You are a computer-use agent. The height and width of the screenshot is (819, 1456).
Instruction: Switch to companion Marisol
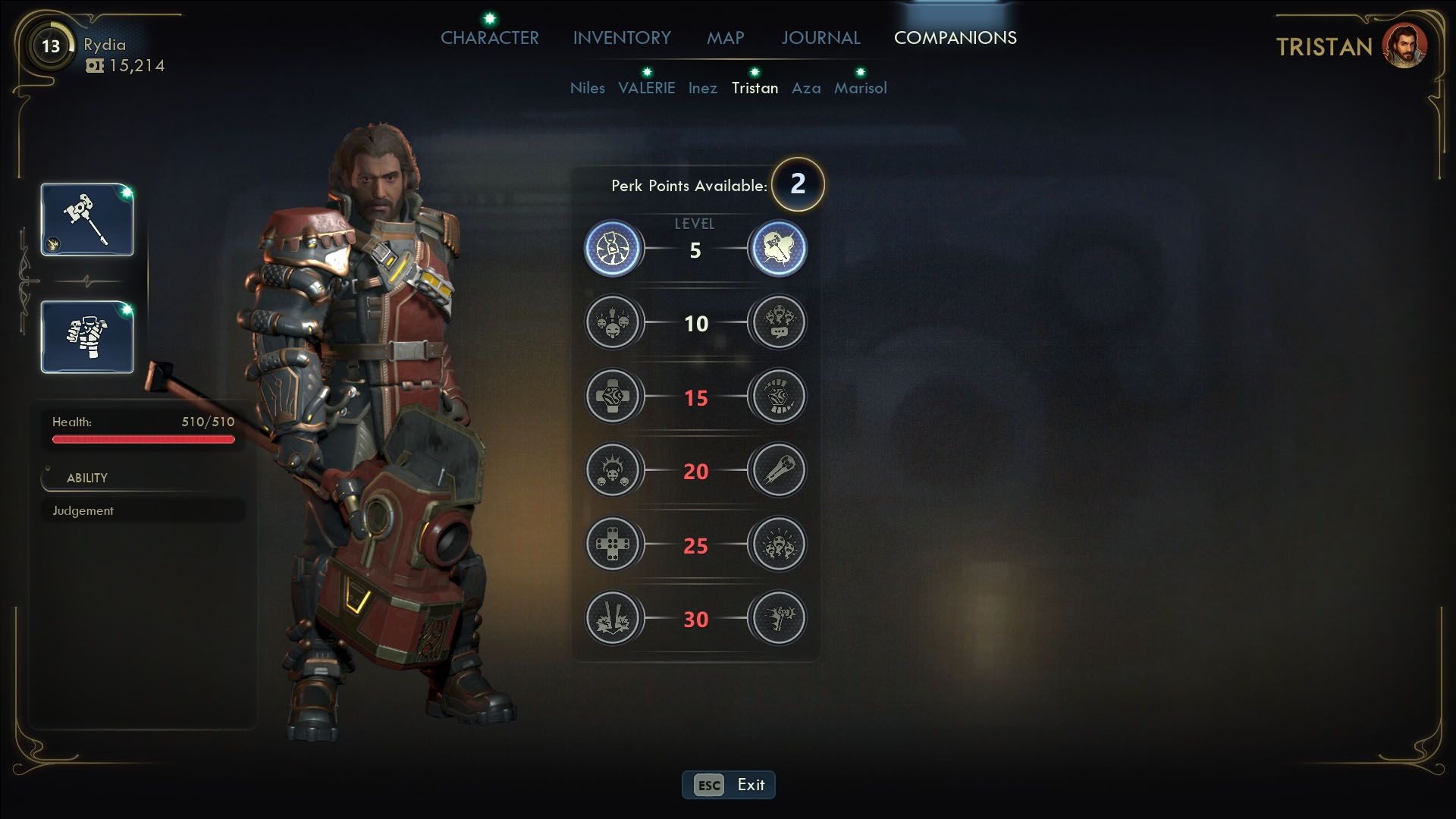(860, 88)
